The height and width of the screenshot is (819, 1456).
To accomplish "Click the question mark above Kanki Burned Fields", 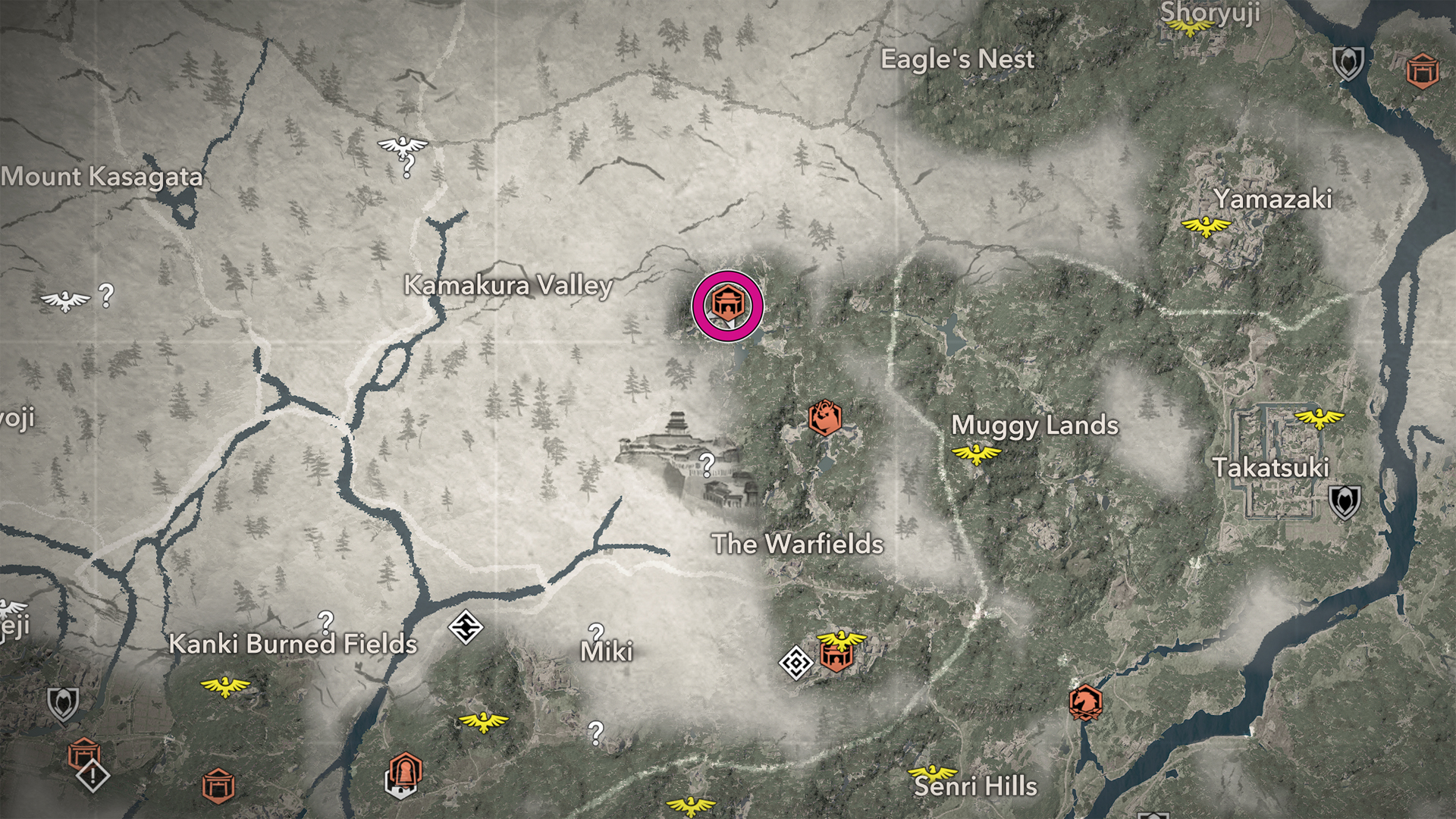I will point(325,622).
